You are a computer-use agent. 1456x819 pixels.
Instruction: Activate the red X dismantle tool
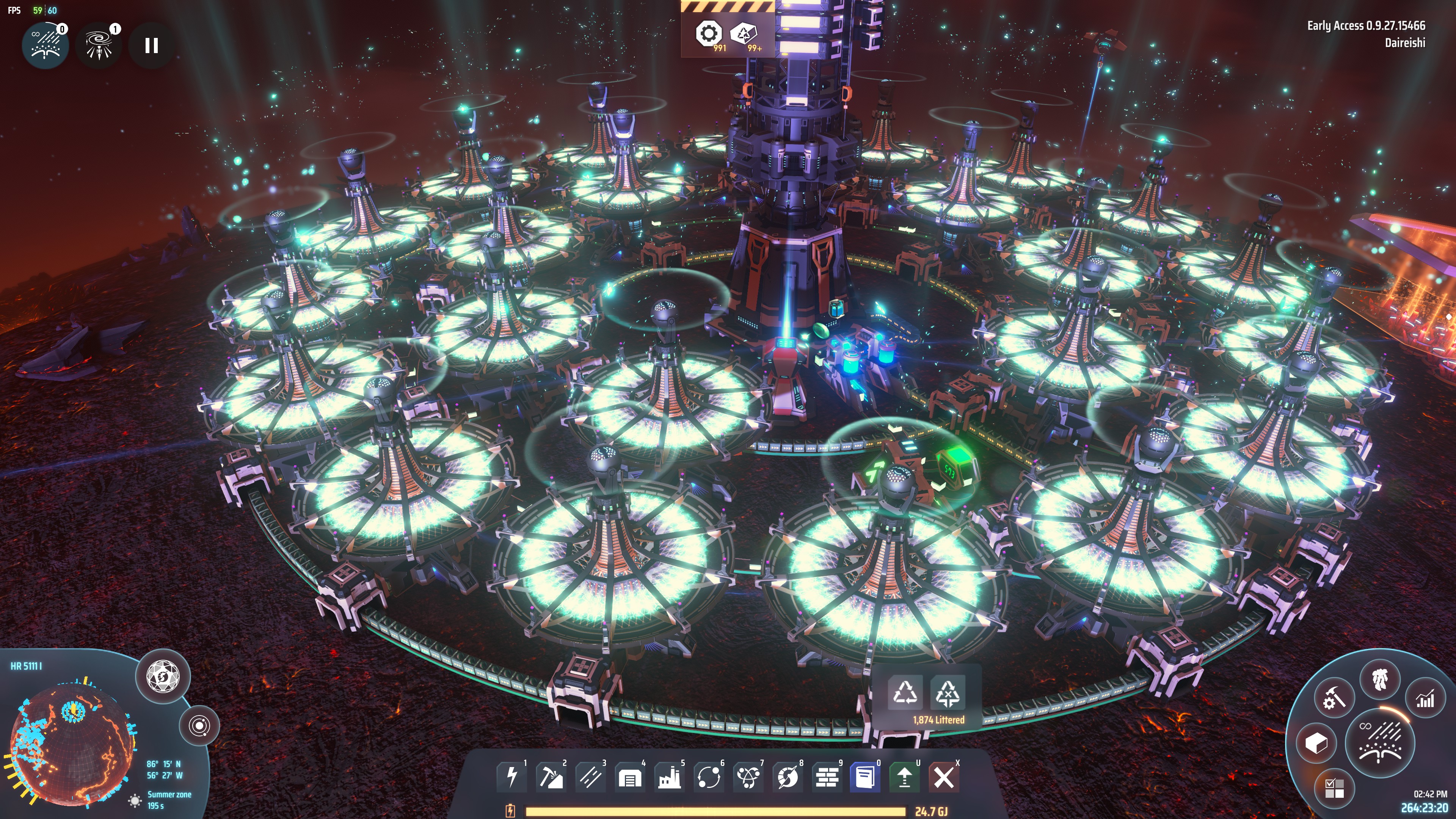pyautogui.click(x=944, y=777)
